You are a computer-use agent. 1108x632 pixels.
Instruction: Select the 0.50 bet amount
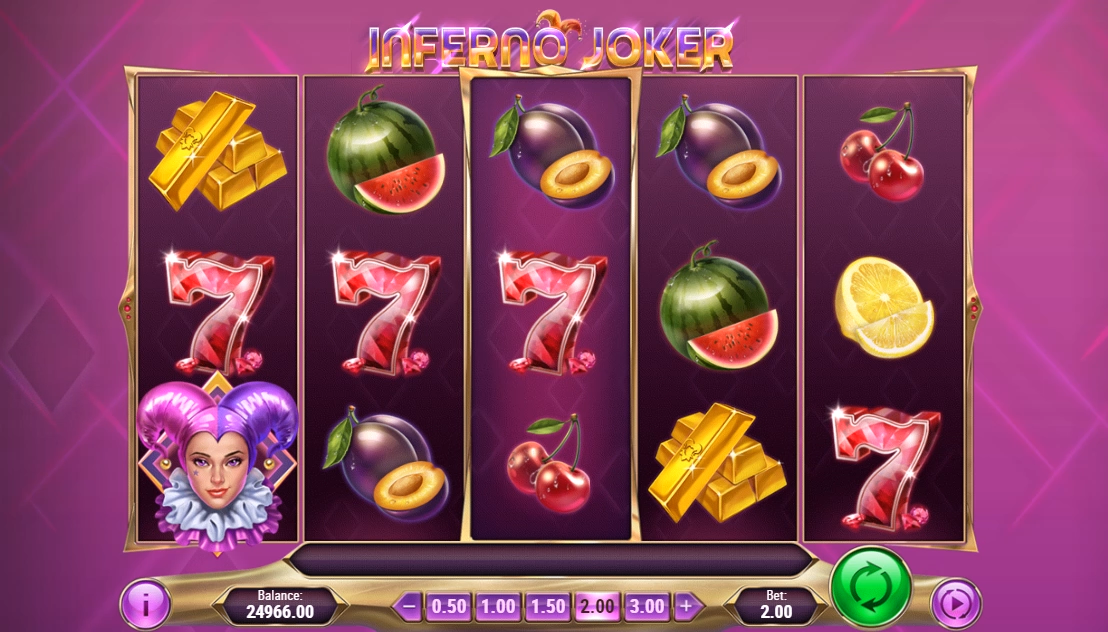pos(449,606)
